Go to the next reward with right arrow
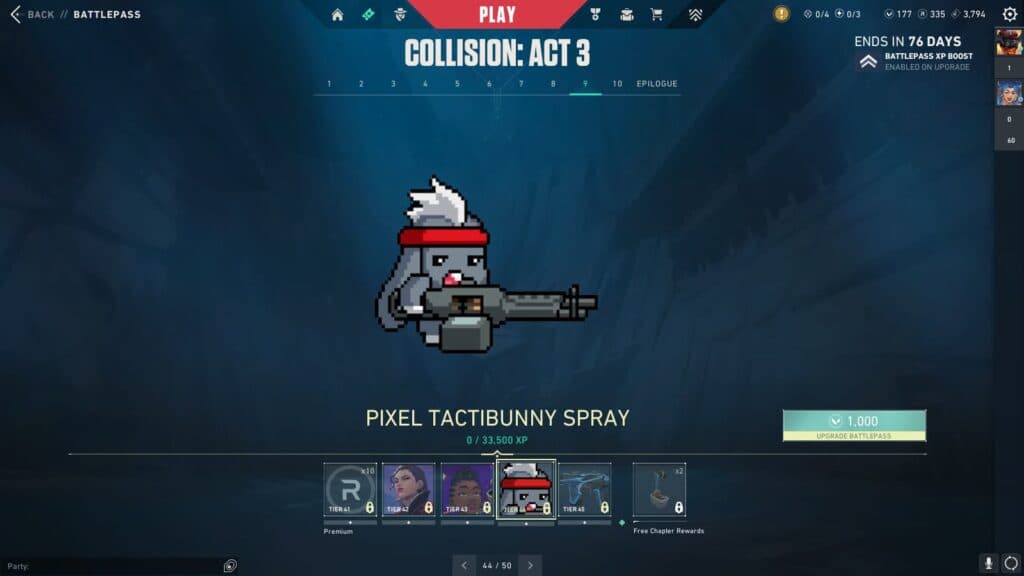The height and width of the screenshot is (576, 1024). click(530, 565)
